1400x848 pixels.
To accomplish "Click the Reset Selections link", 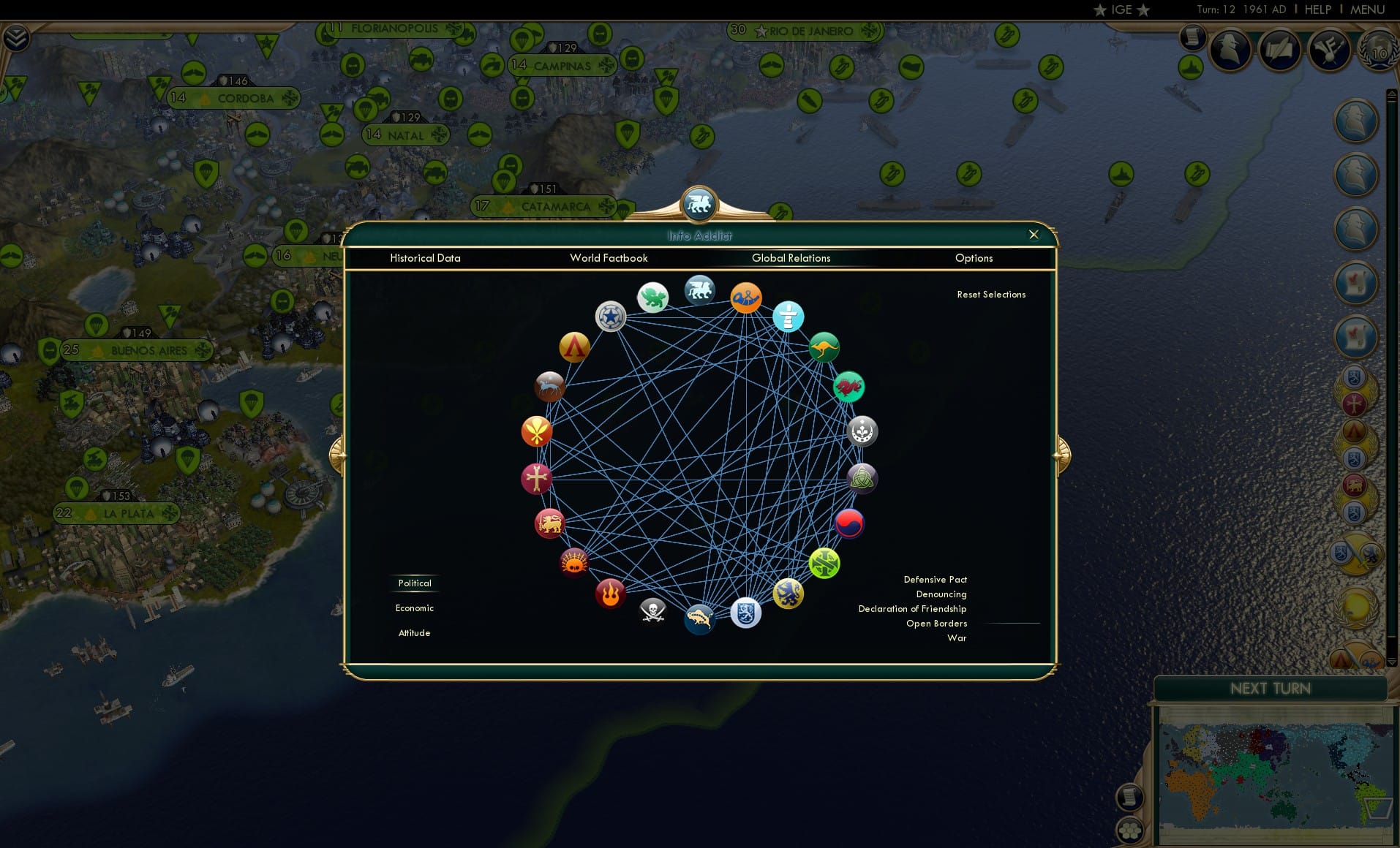I will (x=992, y=294).
